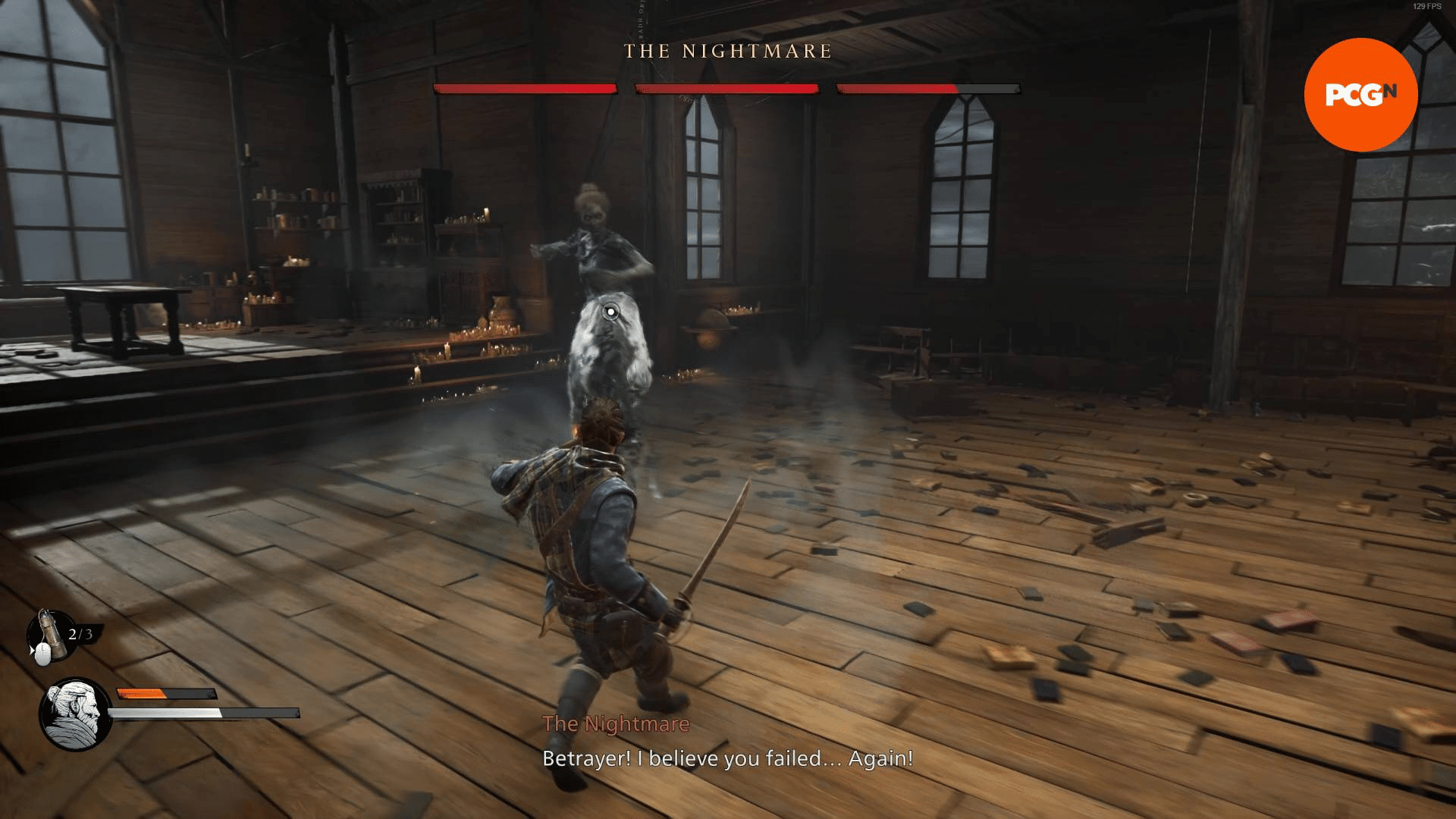Toggle the second boss health bar segment
1456x819 pixels.
point(726,89)
